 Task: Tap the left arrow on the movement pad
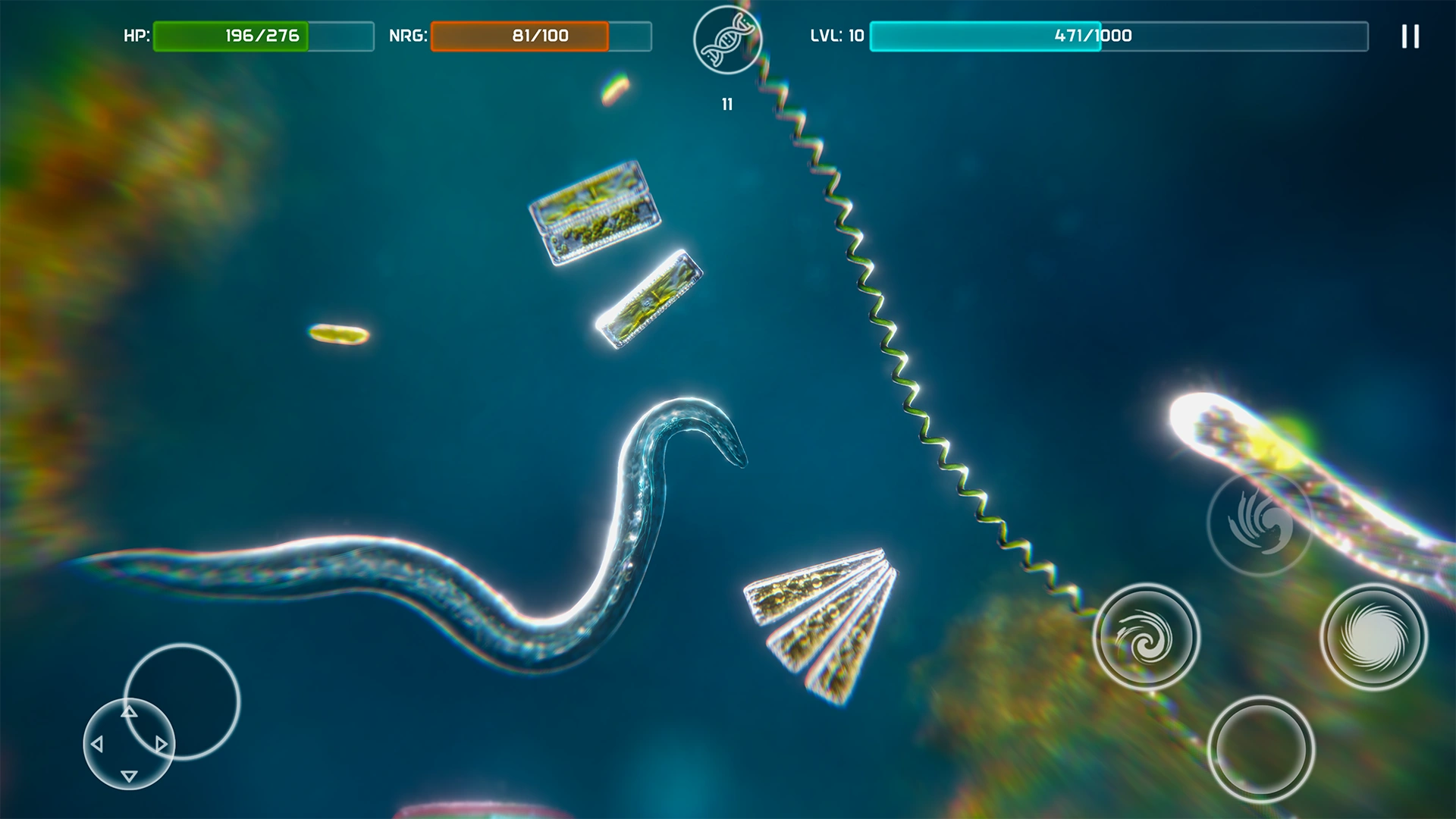[98, 744]
